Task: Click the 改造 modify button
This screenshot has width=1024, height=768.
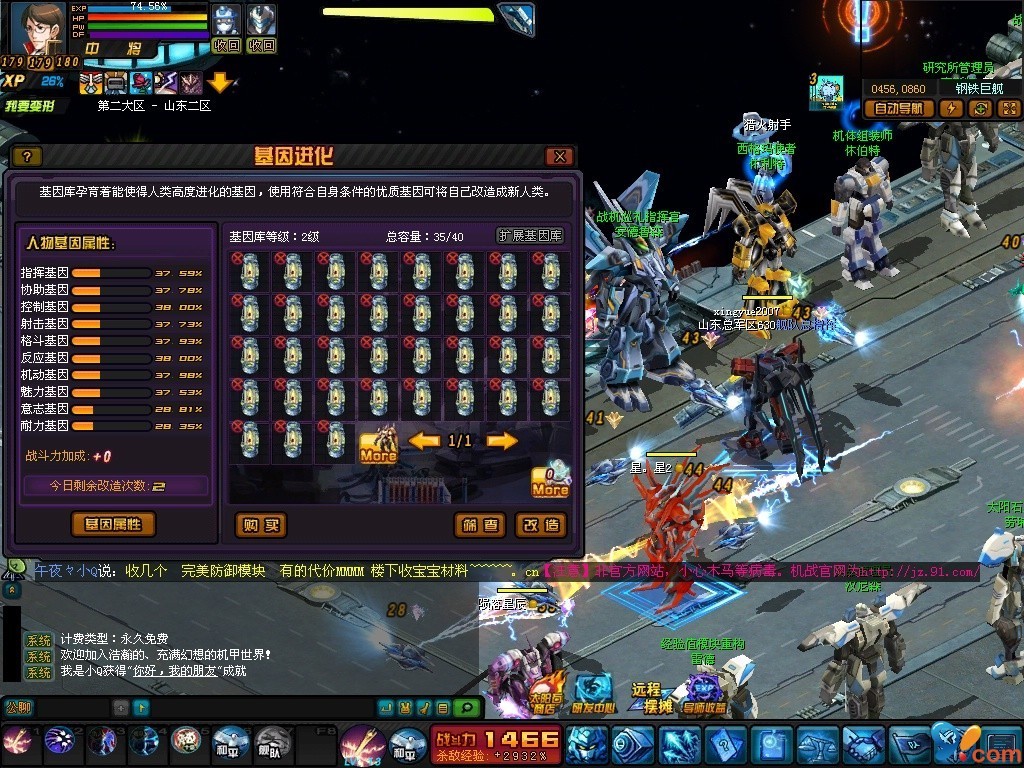Action: [x=541, y=525]
